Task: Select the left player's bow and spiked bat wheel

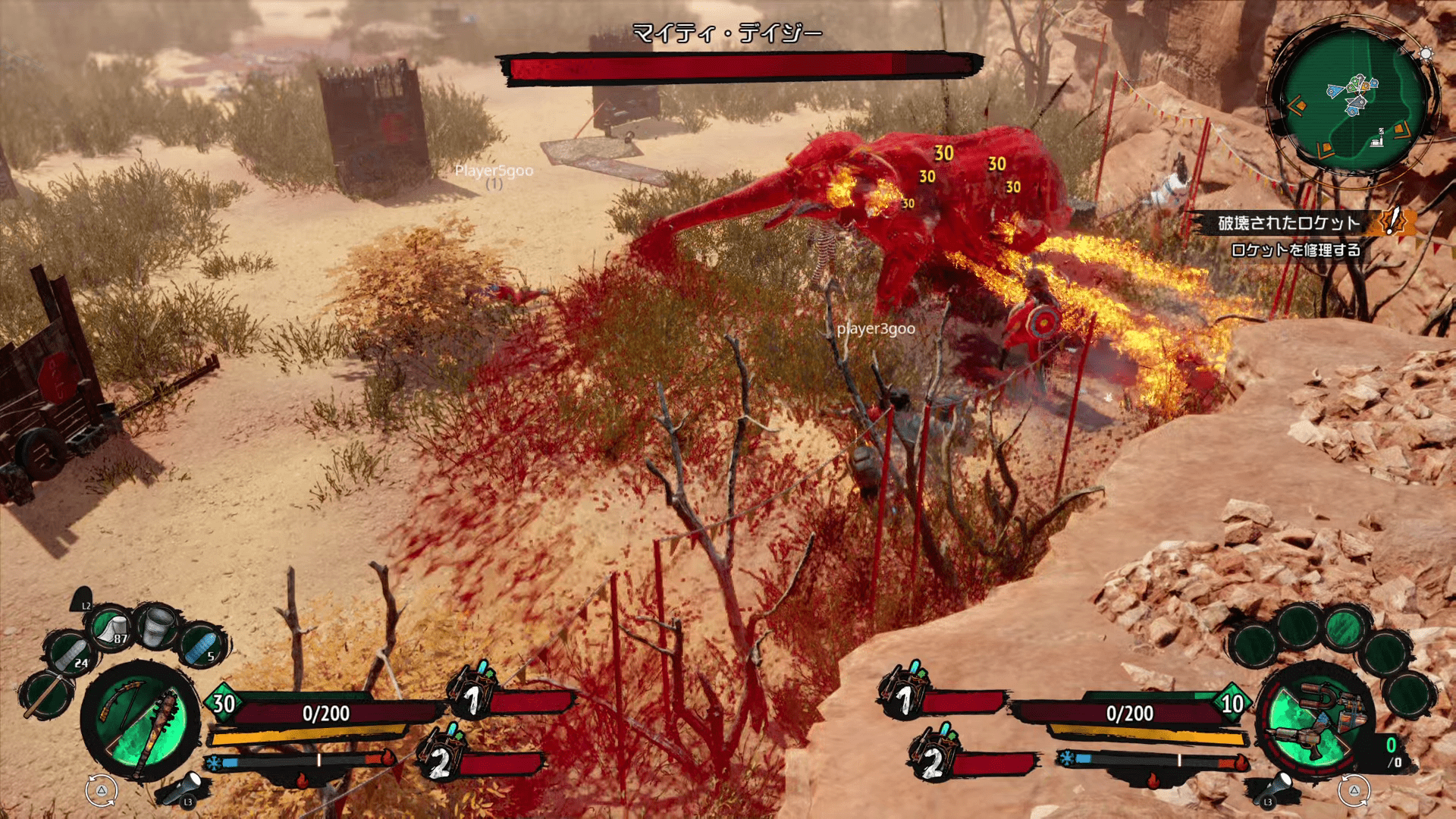Action: (140, 720)
